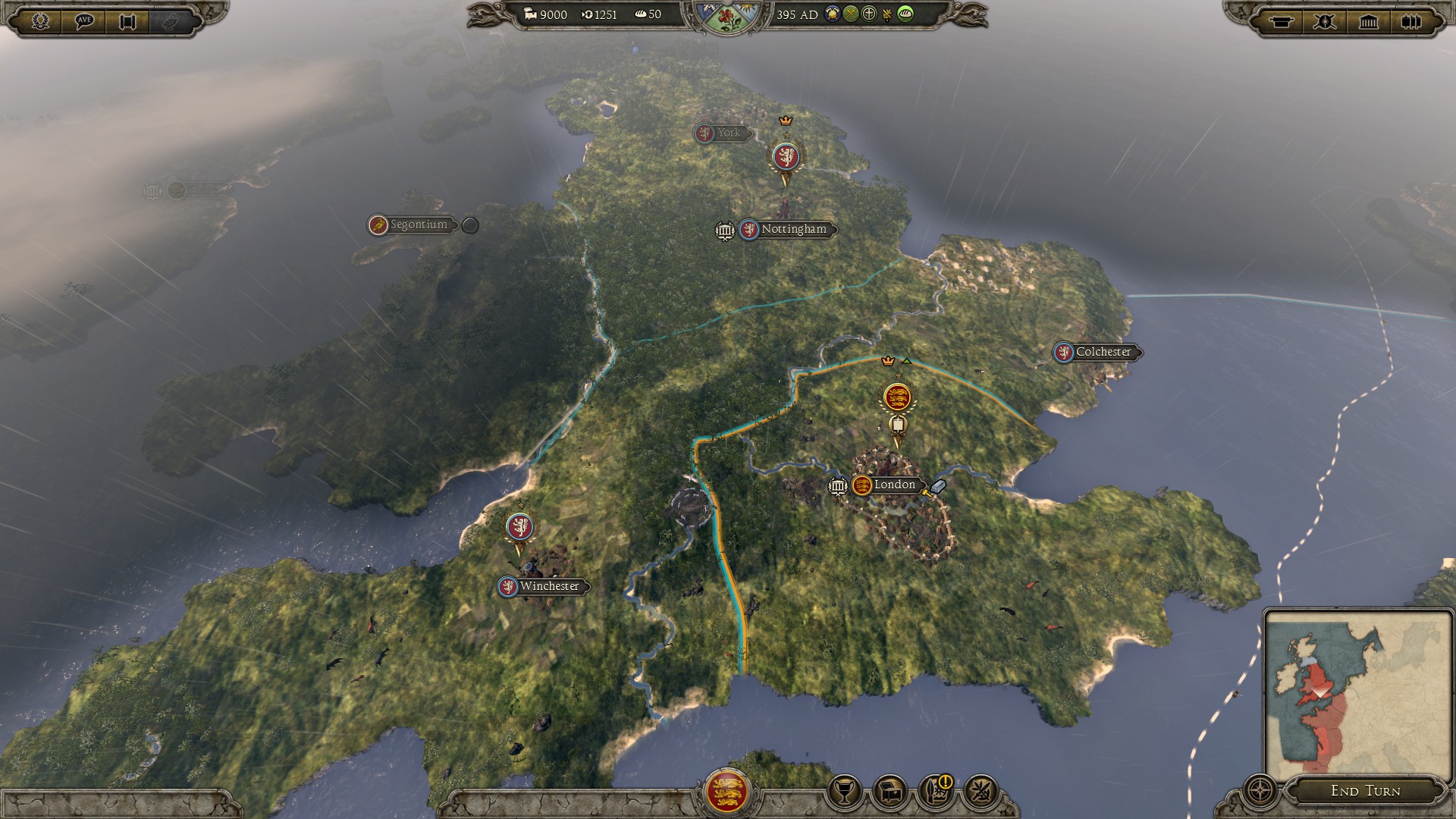Screen dimensions: 1456x819
Task: Click the compass button beside End Turn
Action: tap(1260, 791)
